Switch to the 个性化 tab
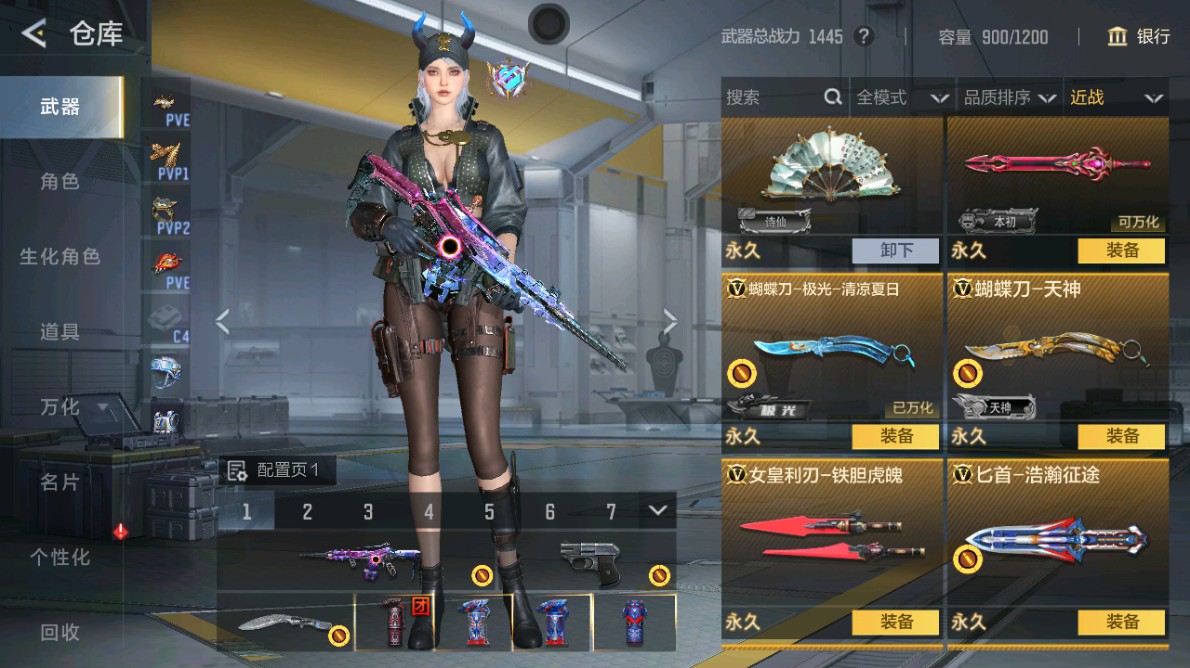Image resolution: width=1190 pixels, height=668 pixels. pos(60,557)
